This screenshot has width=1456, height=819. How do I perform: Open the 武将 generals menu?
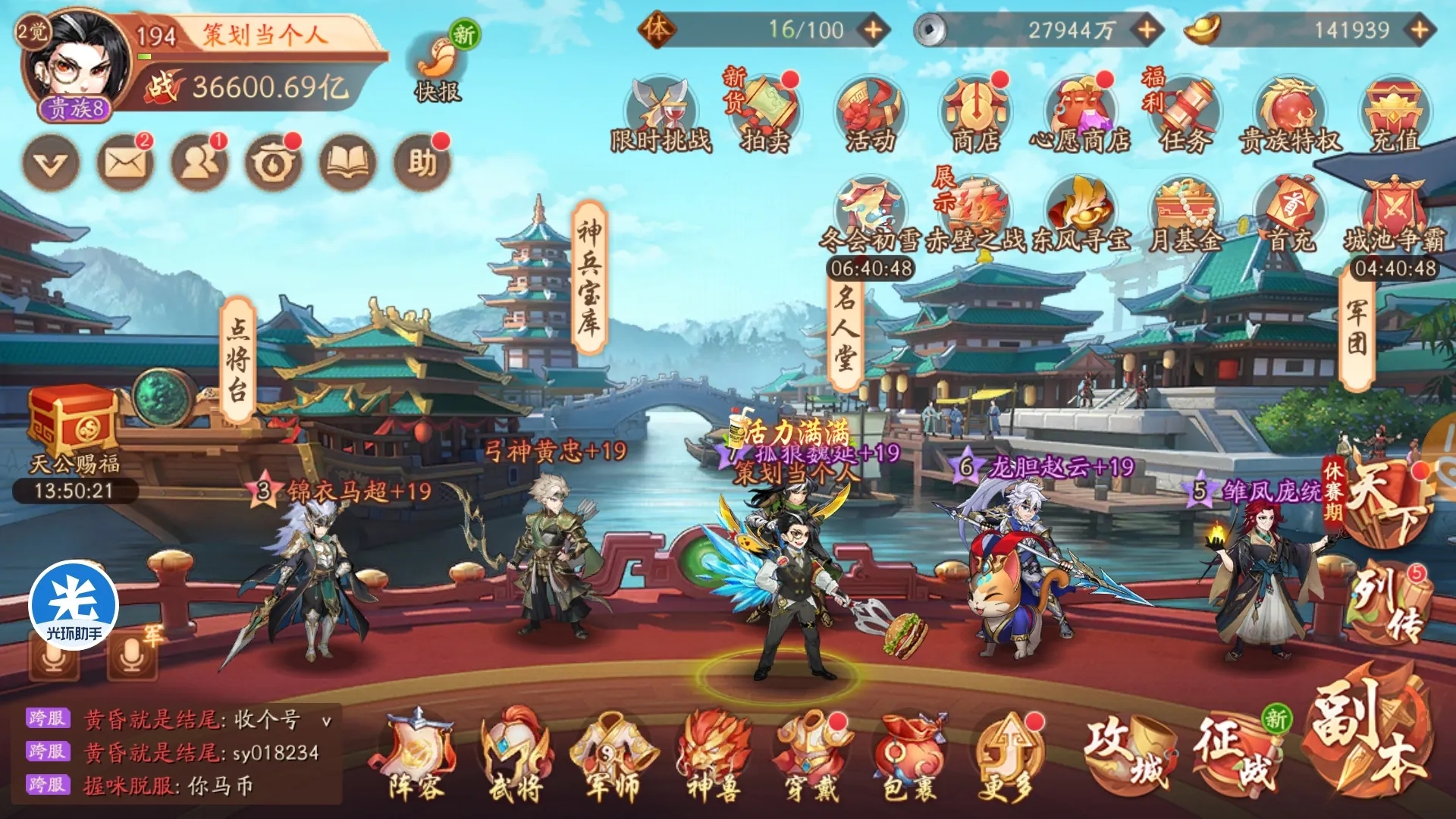click(516, 755)
